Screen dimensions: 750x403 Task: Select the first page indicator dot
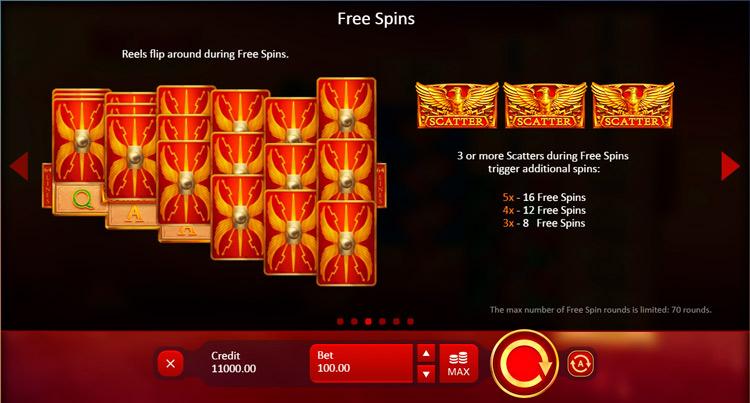340,322
